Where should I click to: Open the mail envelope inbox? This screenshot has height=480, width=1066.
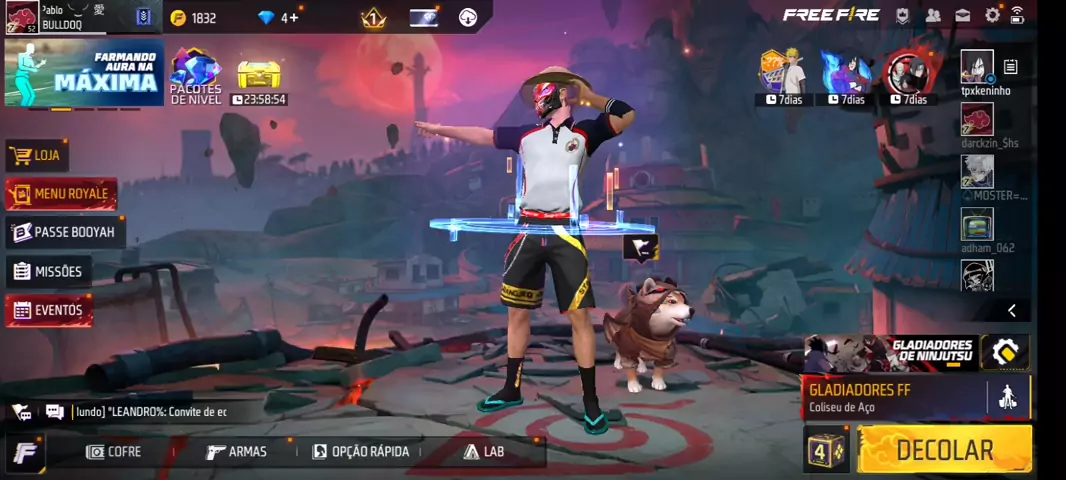click(962, 15)
